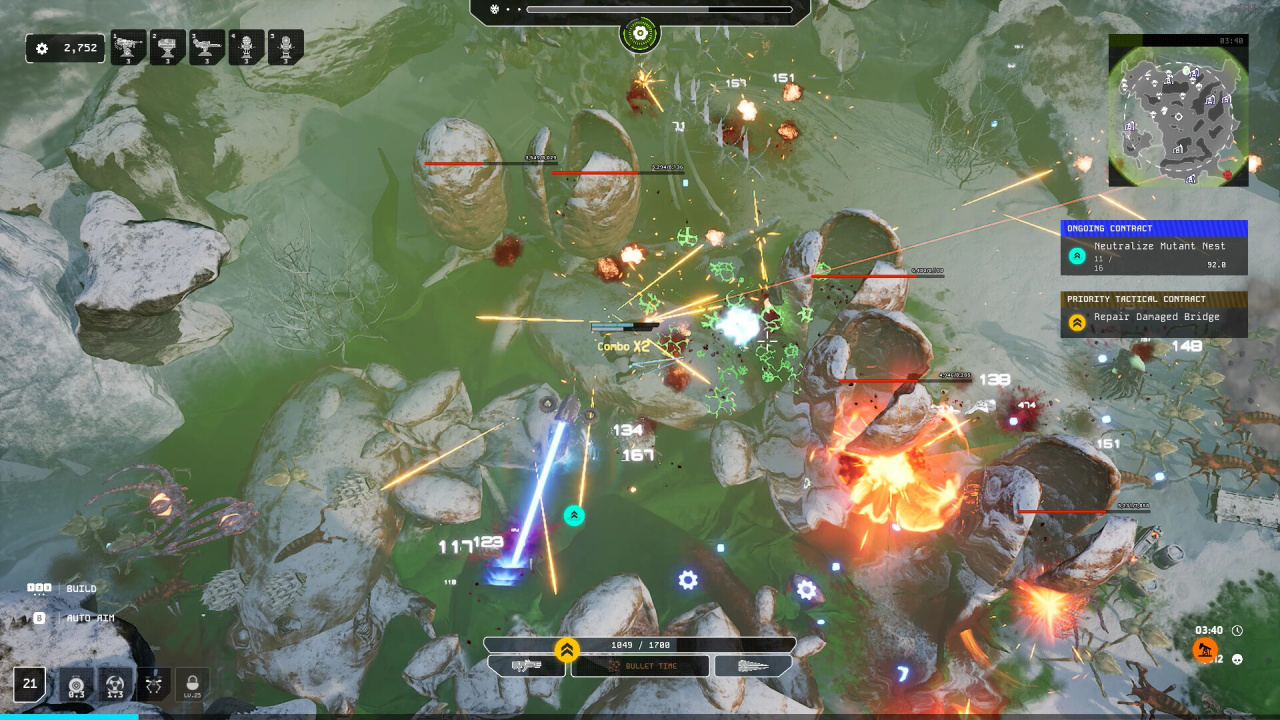The height and width of the screenshot is (720, 1280).
Task: Choose the cannon turret in build slot 2
Action: [x=167, y=47]
